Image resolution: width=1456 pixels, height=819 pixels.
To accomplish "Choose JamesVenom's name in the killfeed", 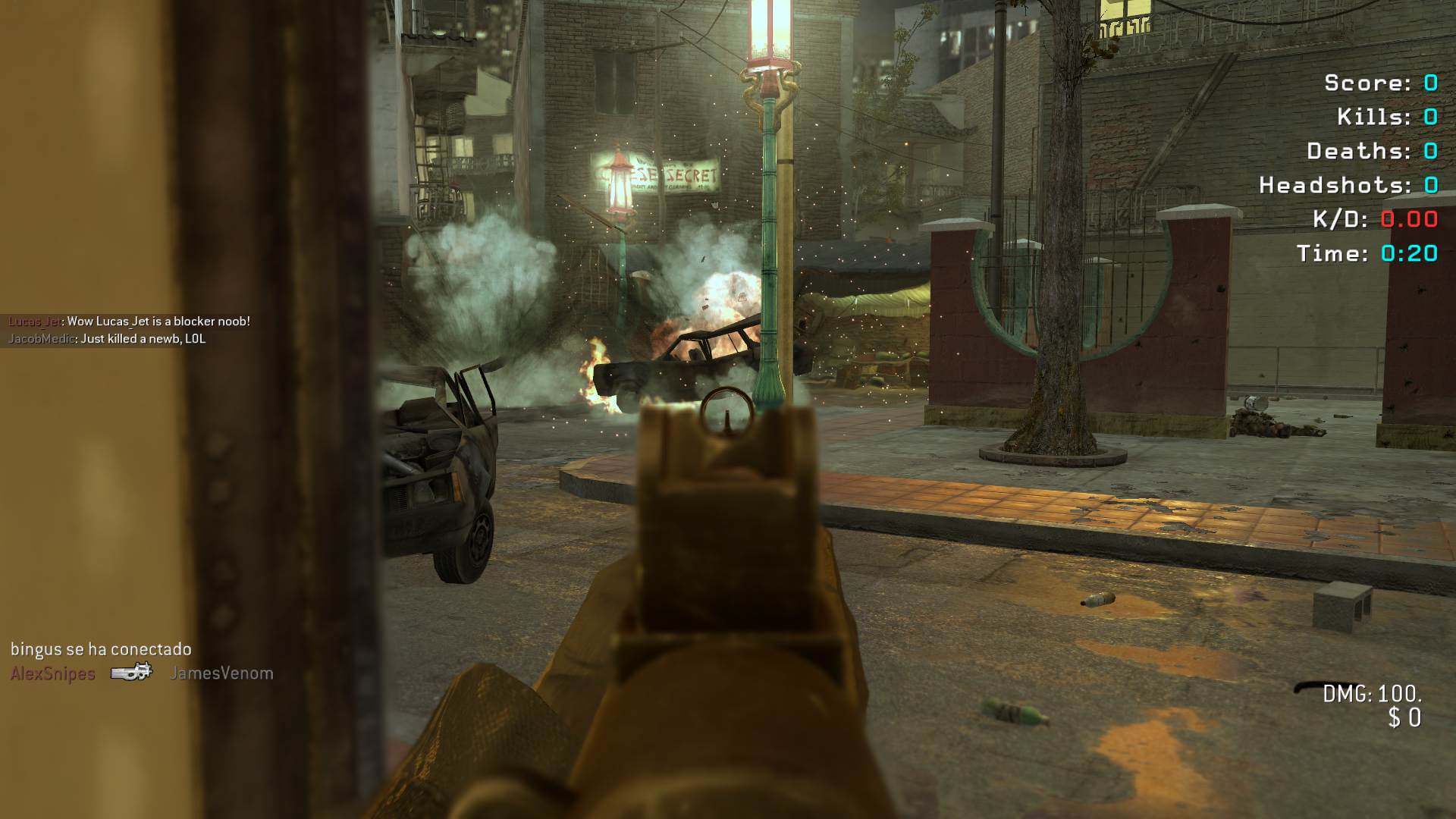I will 221,673.
